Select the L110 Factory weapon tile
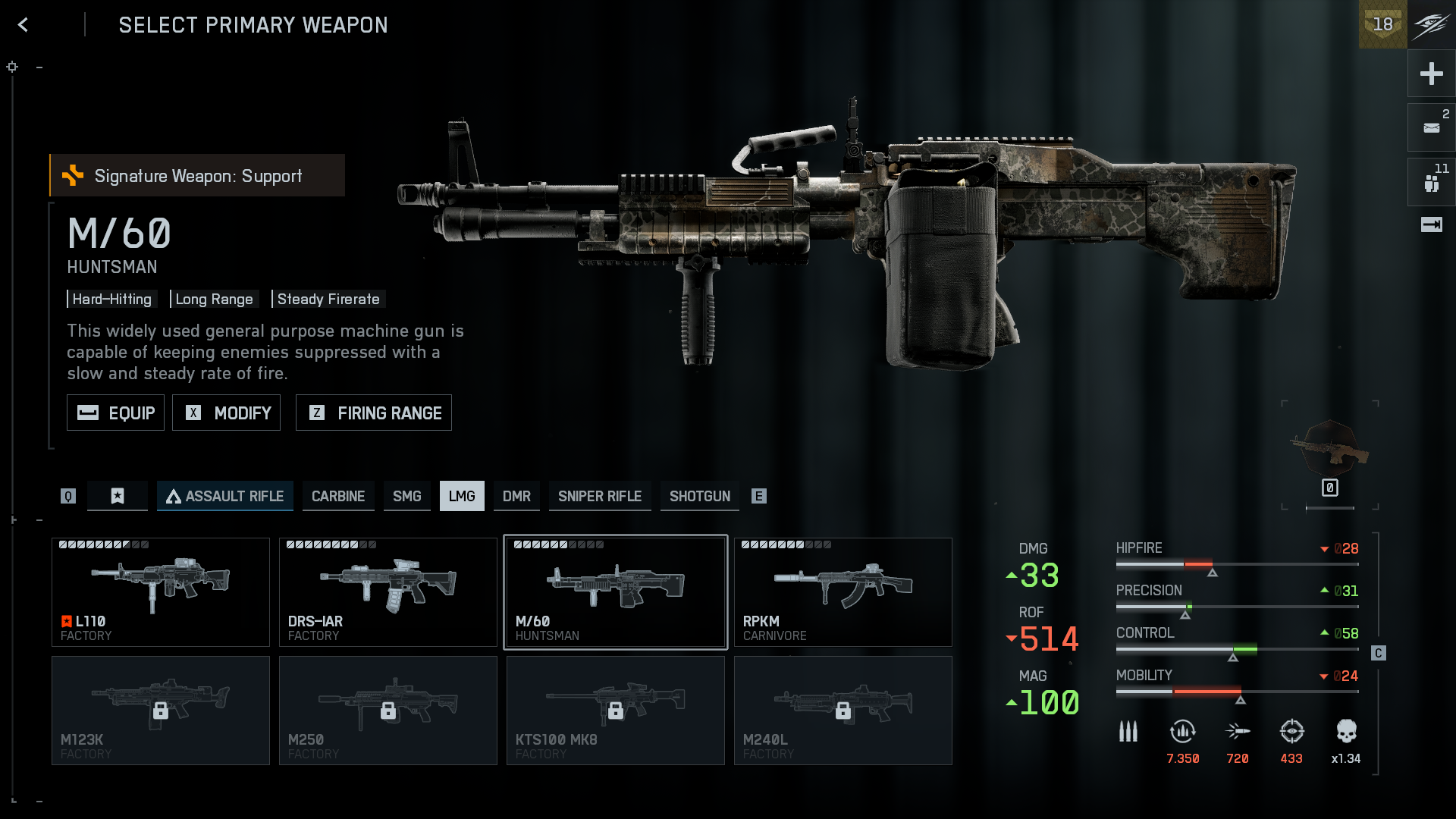The width and height of the screenshot is (1456, 819). pos(161,592)
